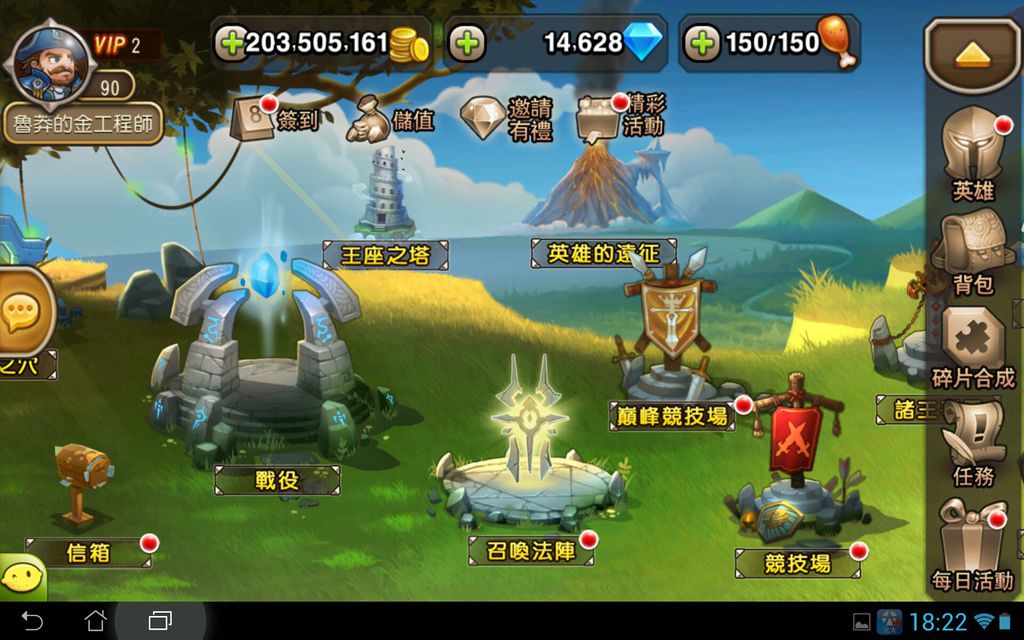Collapse the side menu with the arrow button
1024x640 pixels.
pyautogui.click(x=972, y=54)
